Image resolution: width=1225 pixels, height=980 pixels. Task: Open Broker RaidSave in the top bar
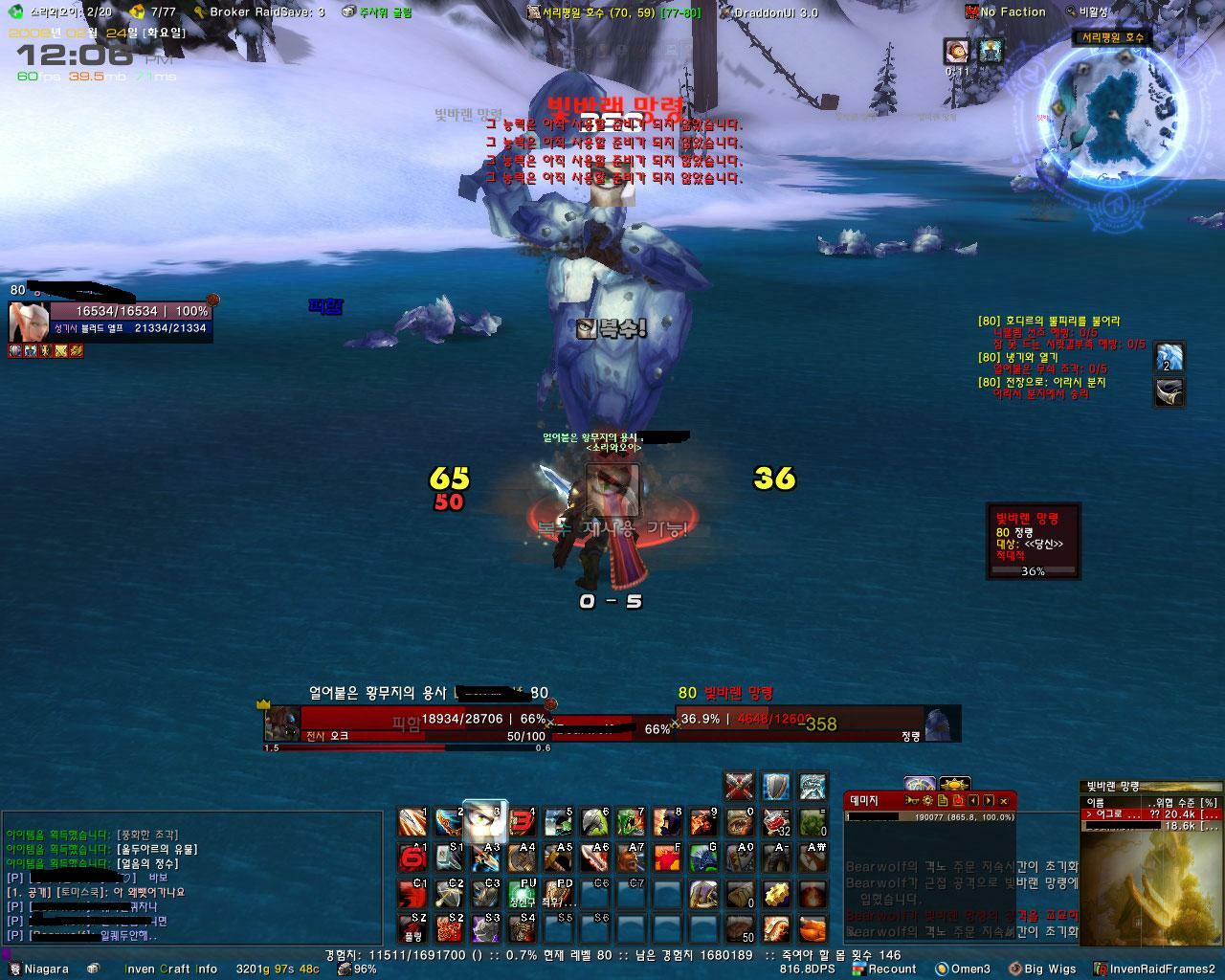tap(258, 12)
